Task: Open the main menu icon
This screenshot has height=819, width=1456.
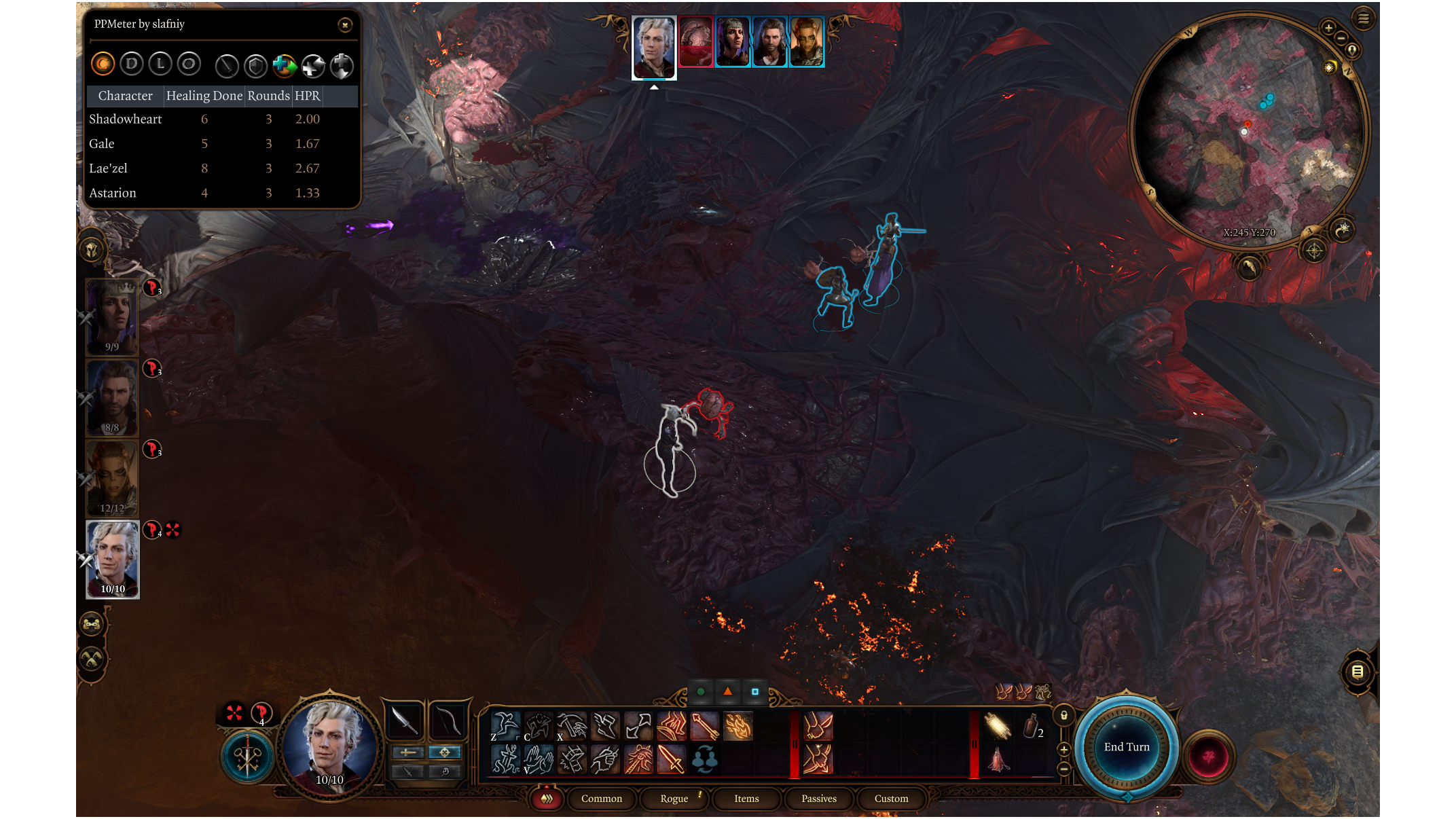Action: click(x=1363, y=18)
